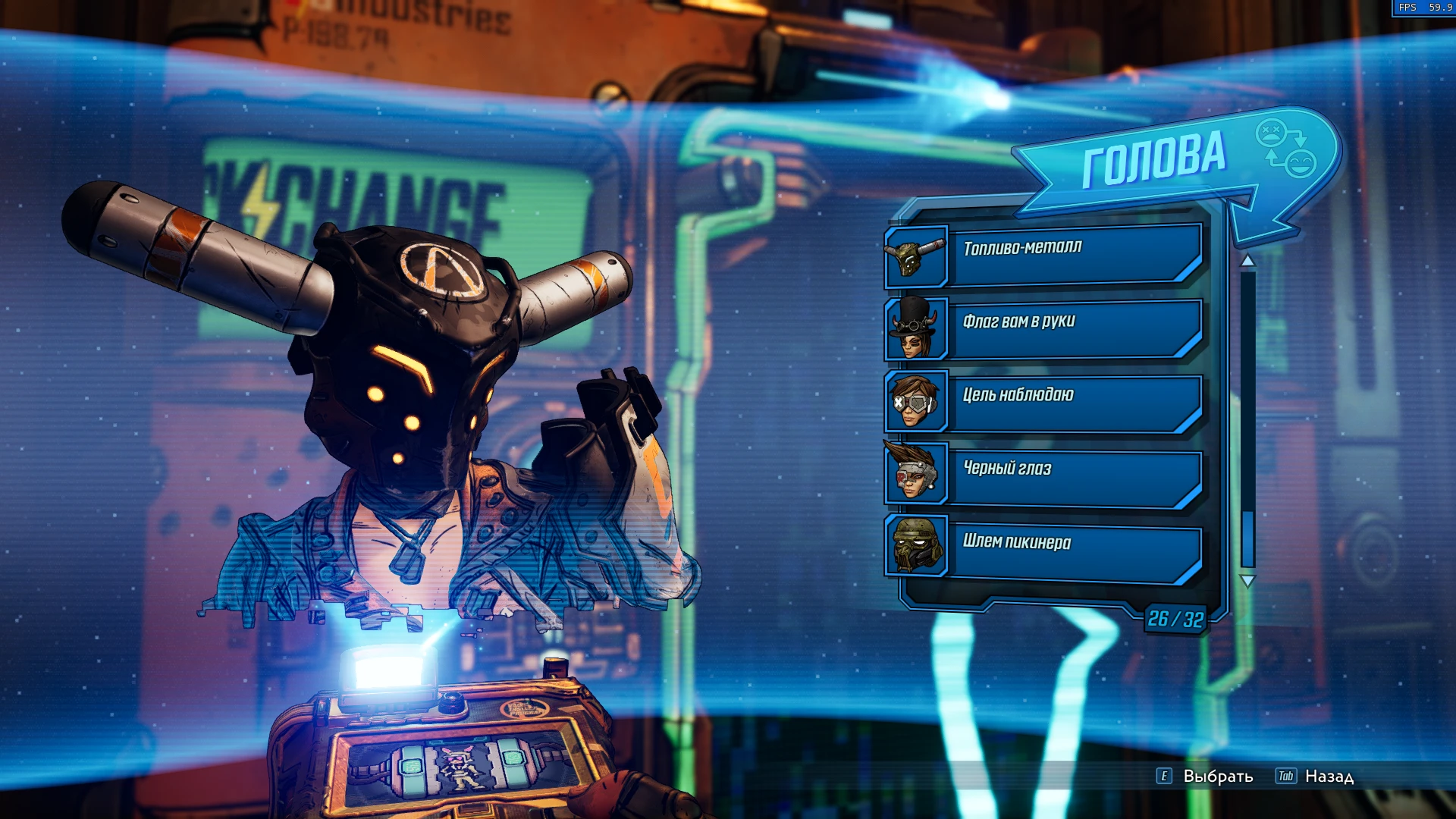Click the up arrow on the scrollbar
1456x819 pixels.
pyautogui.click(x=1247, y=259)
